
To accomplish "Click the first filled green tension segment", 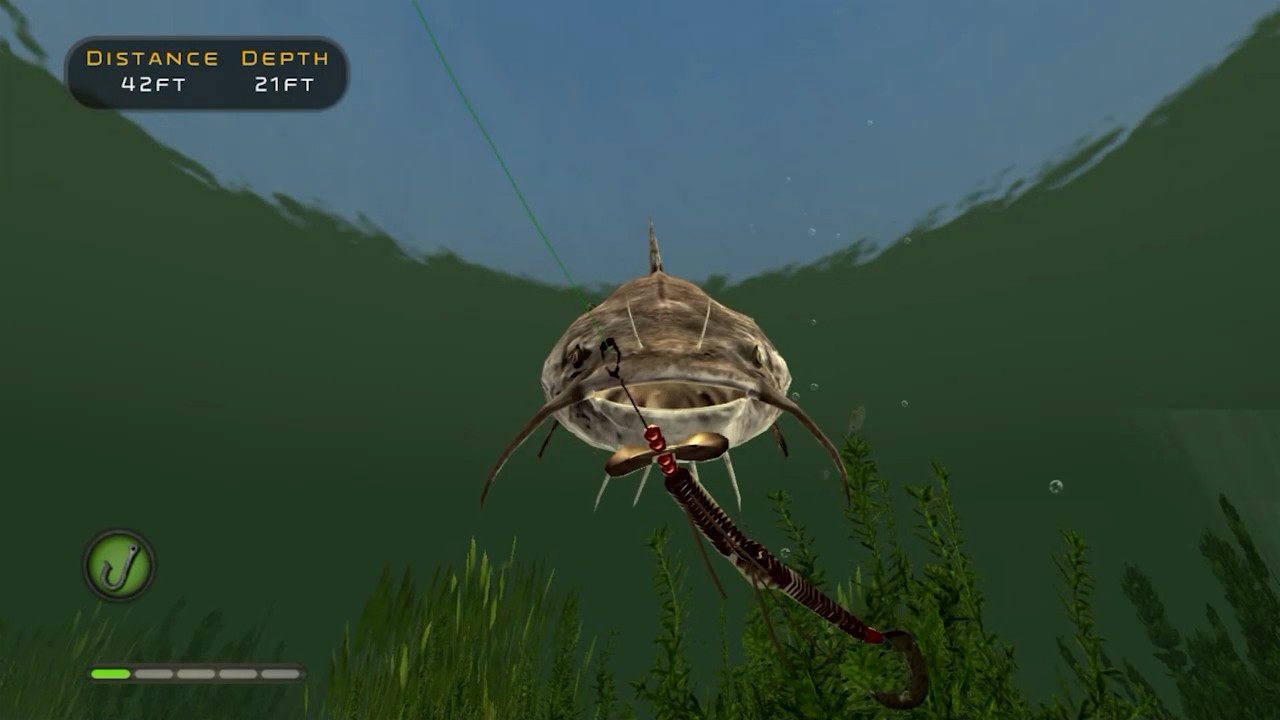I will (x=110, y=674).
